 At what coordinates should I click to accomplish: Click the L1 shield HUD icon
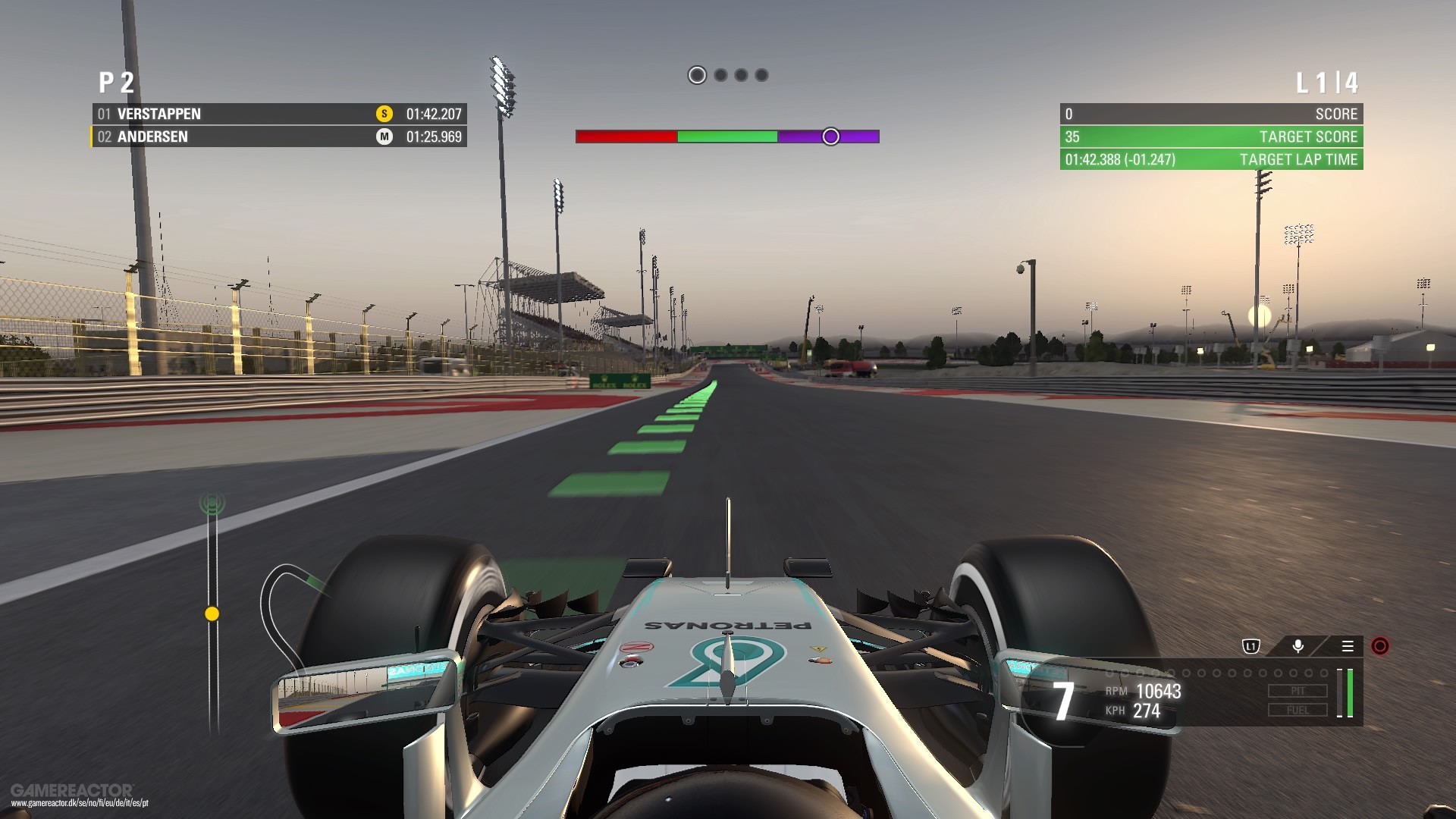coord(1250,645)
